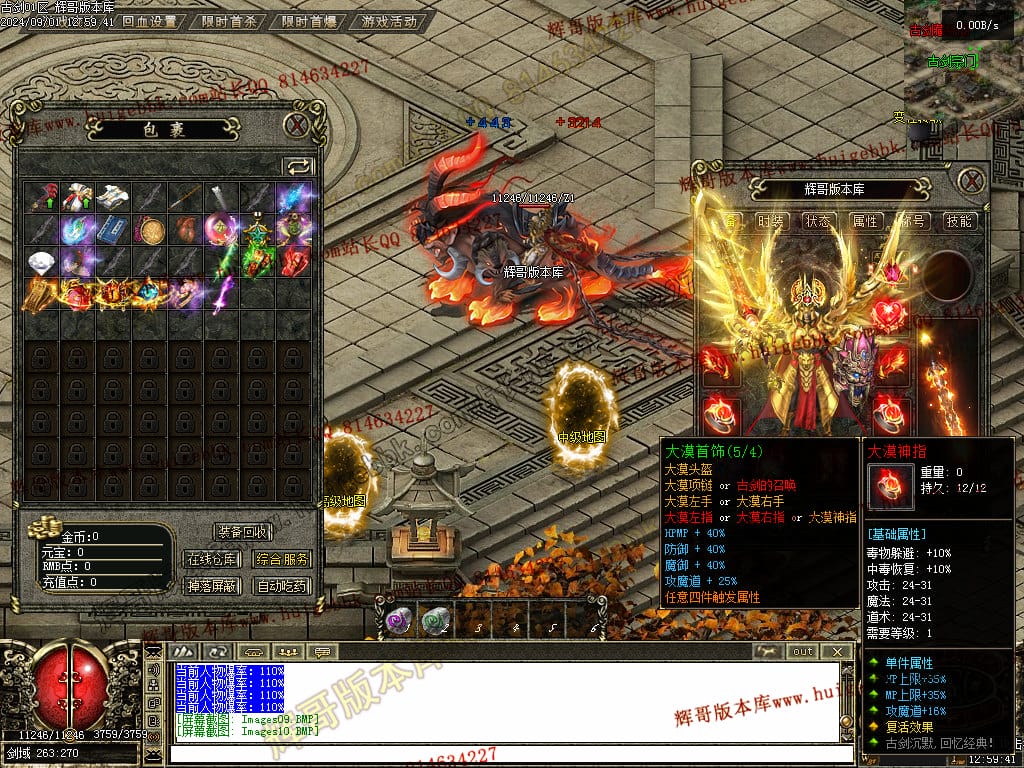Image resolution: width=1024 pixels, height=768 pixels.
Task: Click the chat text input box
Action: point(500,753)
